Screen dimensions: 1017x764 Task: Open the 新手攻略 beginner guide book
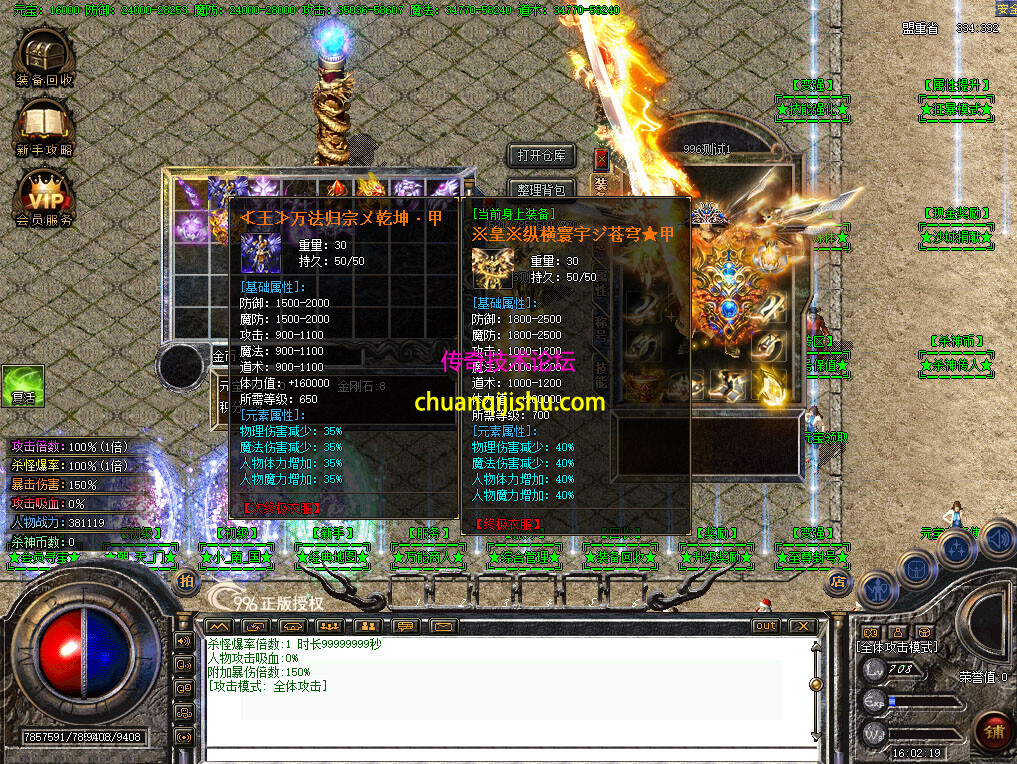[44, 125]
